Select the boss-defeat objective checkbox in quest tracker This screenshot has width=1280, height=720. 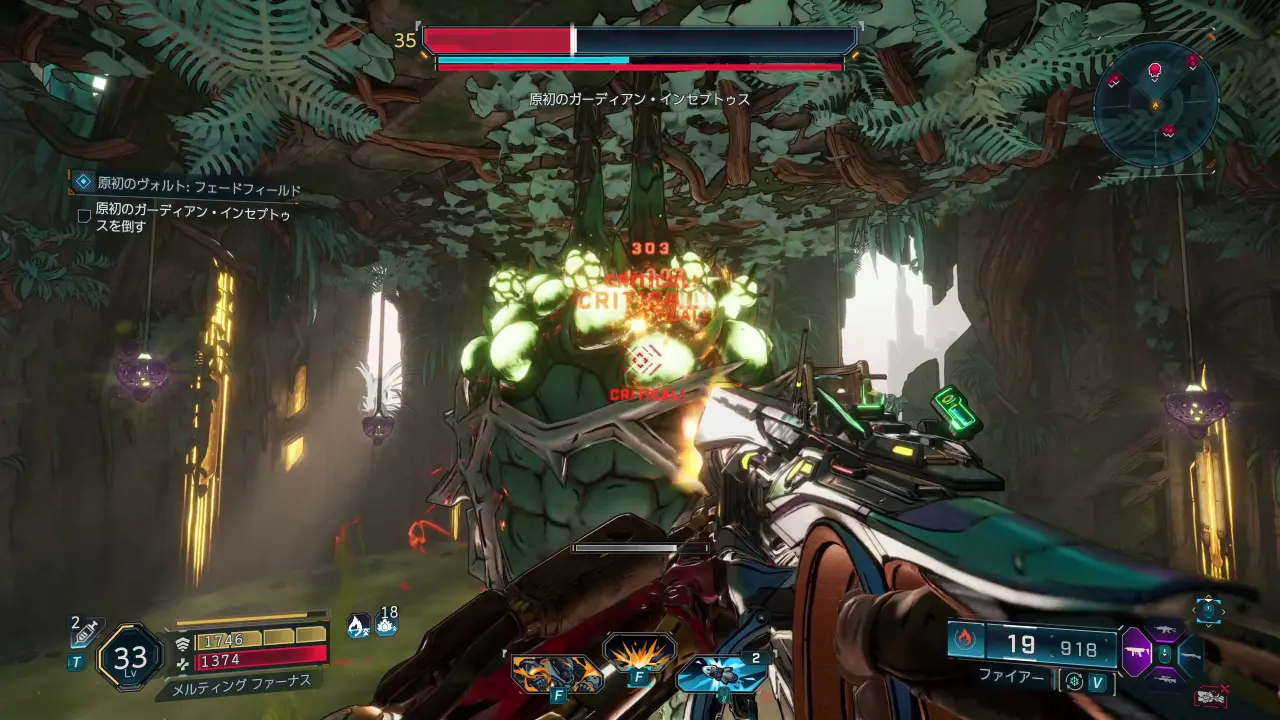pos(84,215)
